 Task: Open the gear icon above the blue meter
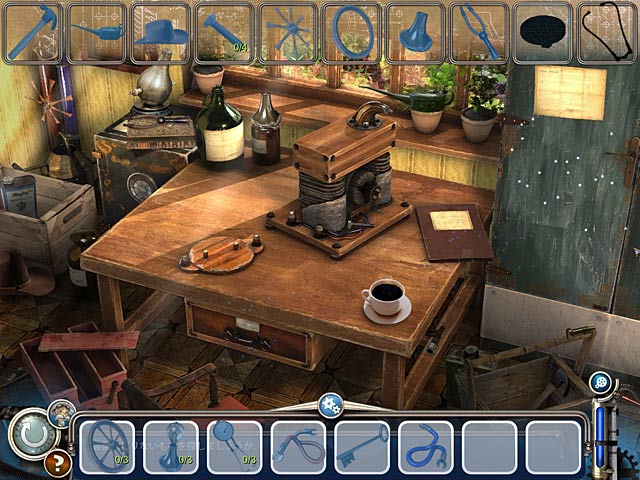(600, 381)
